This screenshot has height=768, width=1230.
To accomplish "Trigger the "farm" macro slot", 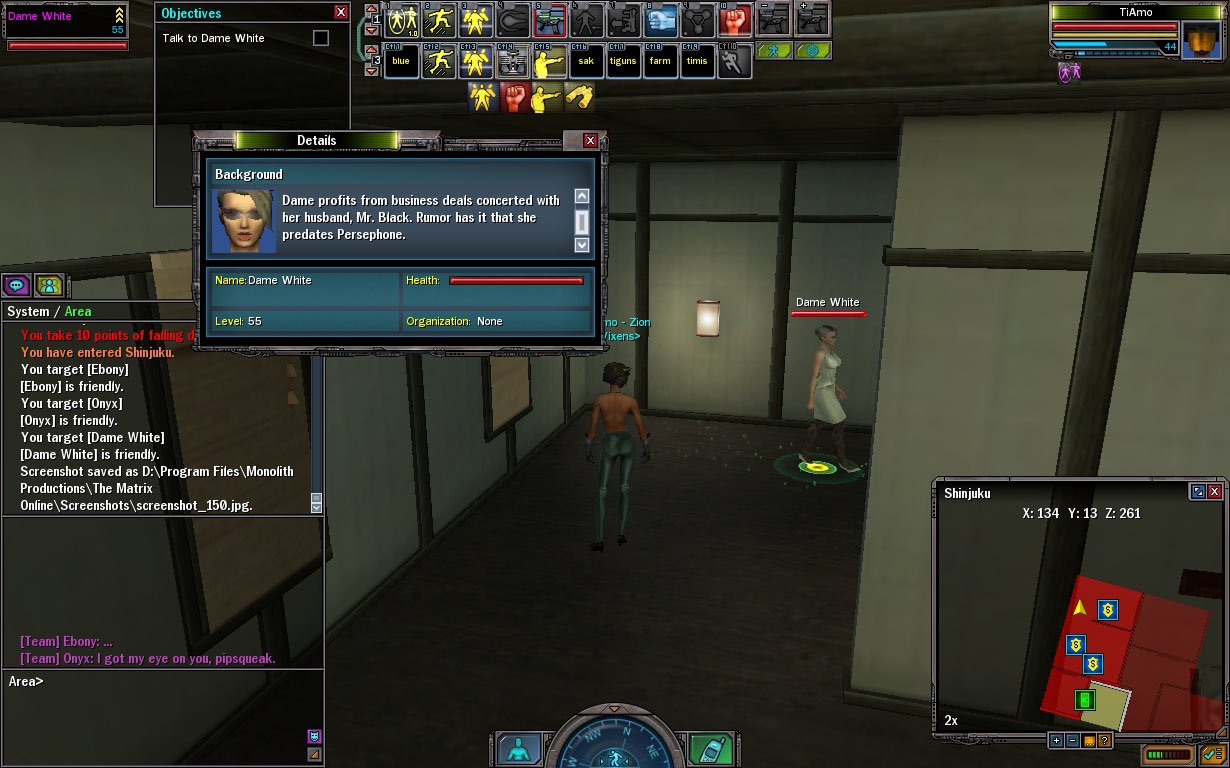I will pos(660,61).
